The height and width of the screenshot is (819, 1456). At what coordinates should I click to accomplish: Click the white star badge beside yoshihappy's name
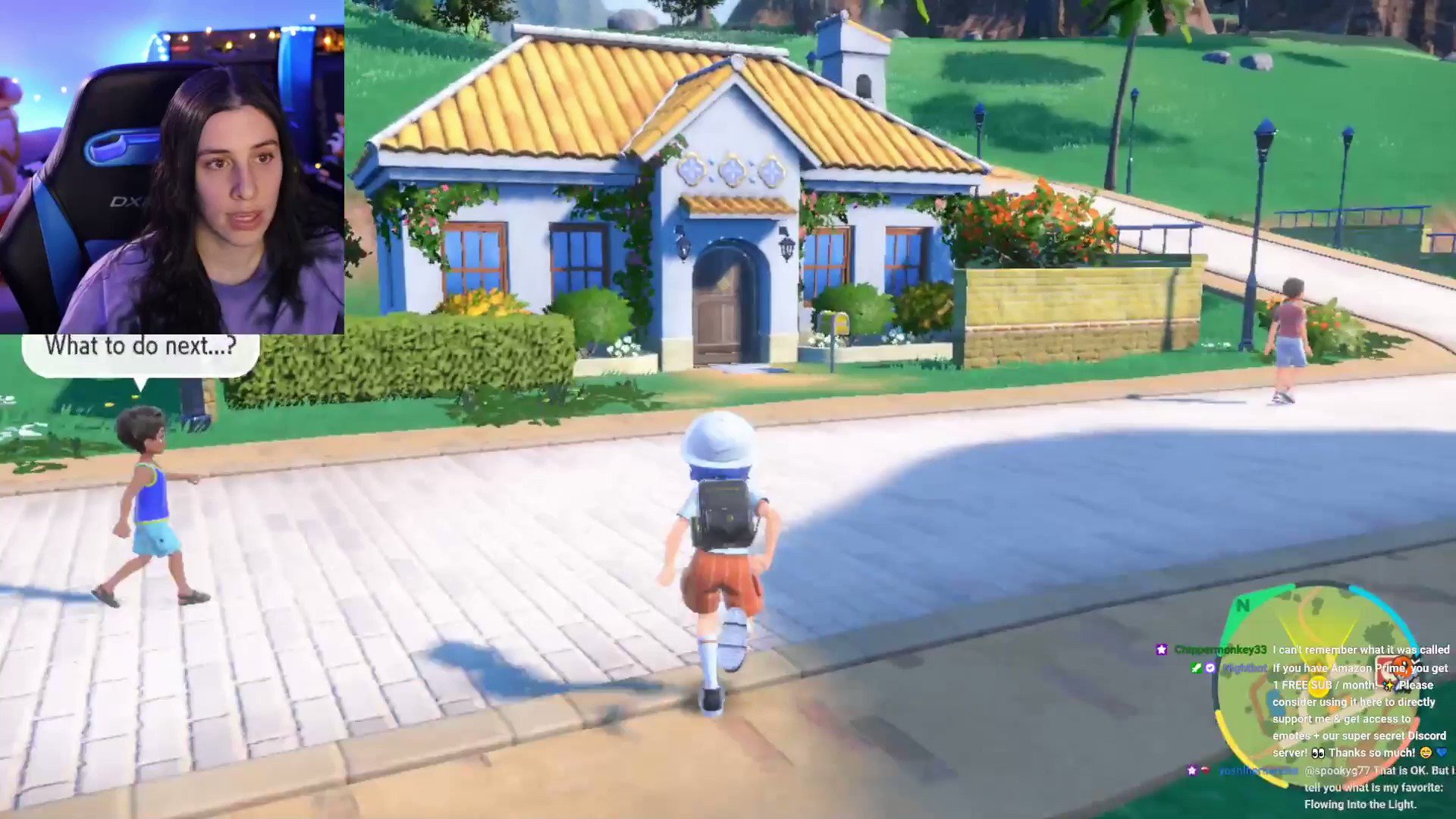point(1192,770)
